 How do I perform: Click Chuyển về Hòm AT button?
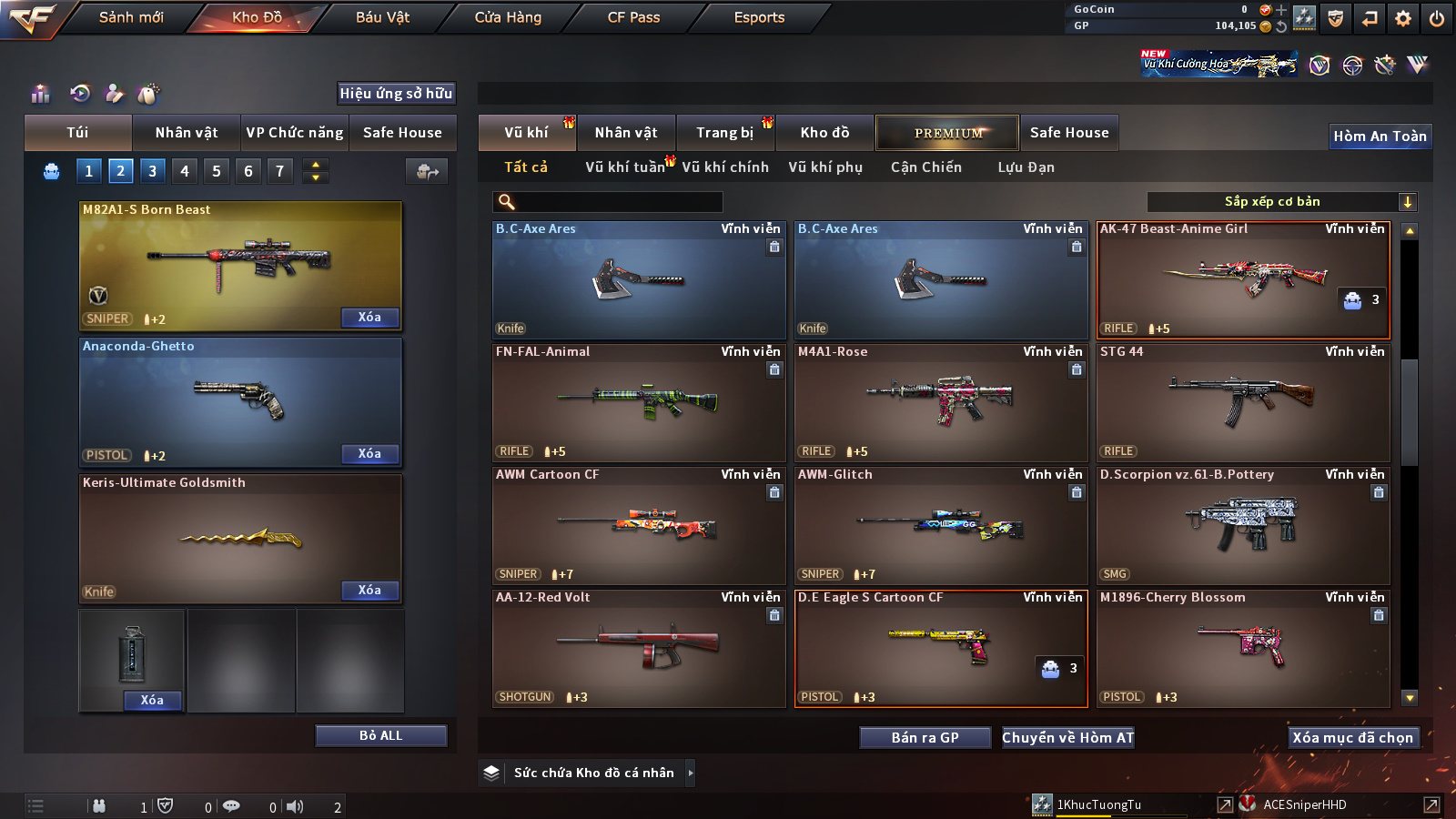click(1067, 738)
